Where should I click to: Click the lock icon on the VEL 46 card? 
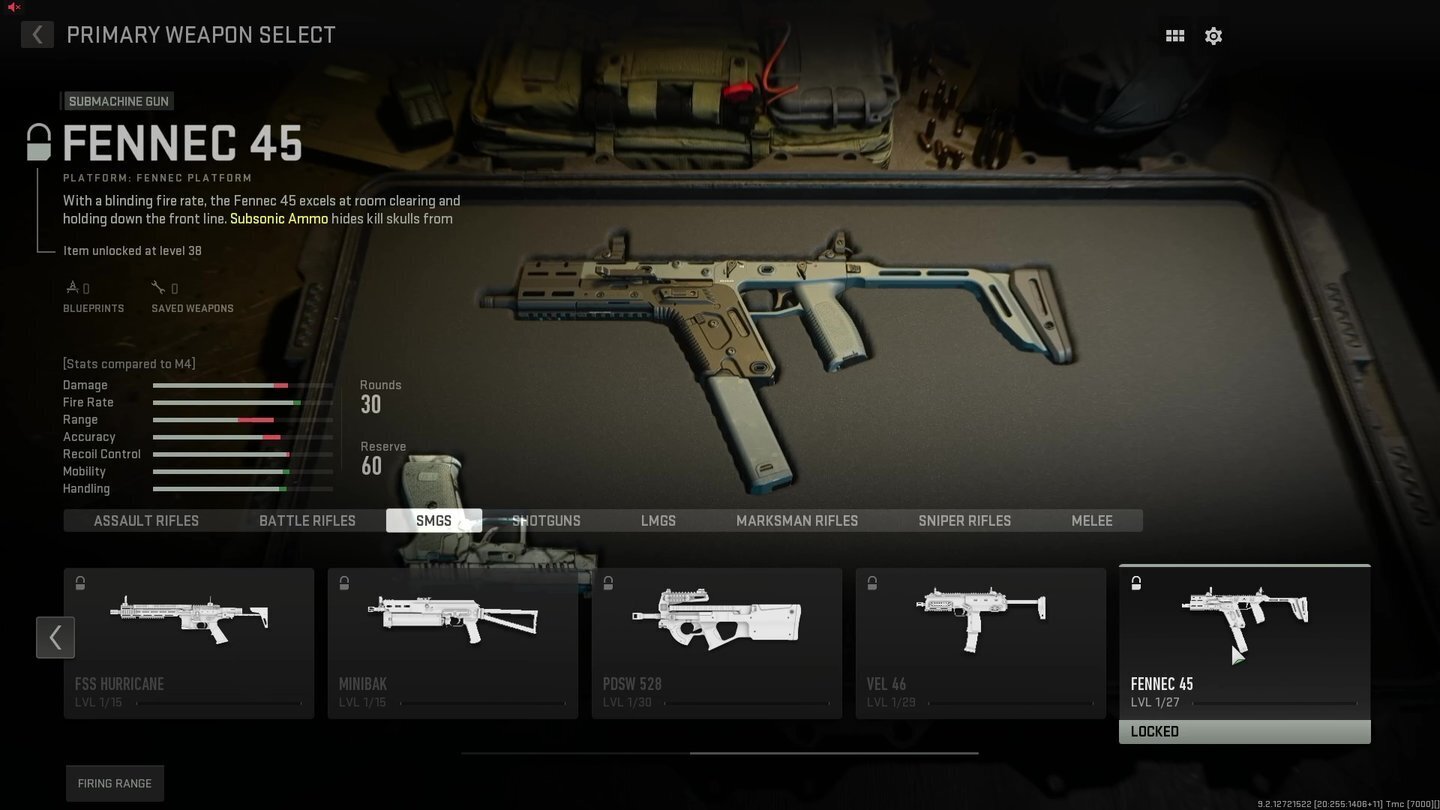click(x=871, y=583)
